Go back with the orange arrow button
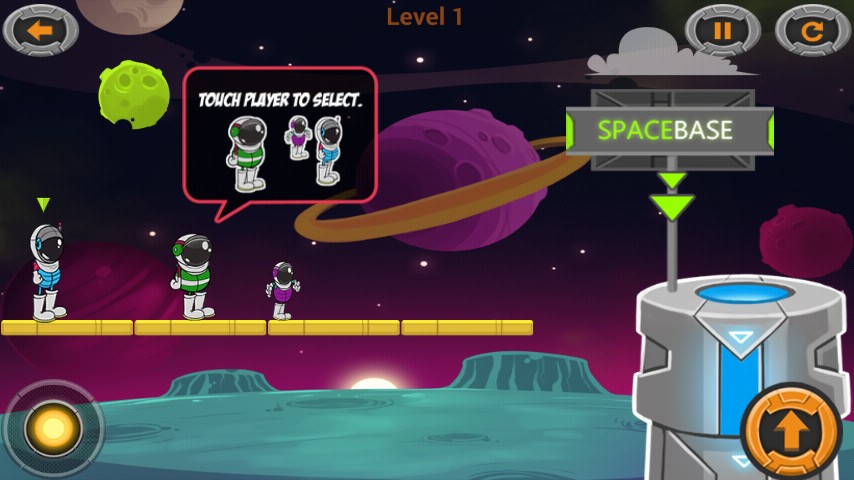Viewport: 854px width, 480px height. click(40, 30)
